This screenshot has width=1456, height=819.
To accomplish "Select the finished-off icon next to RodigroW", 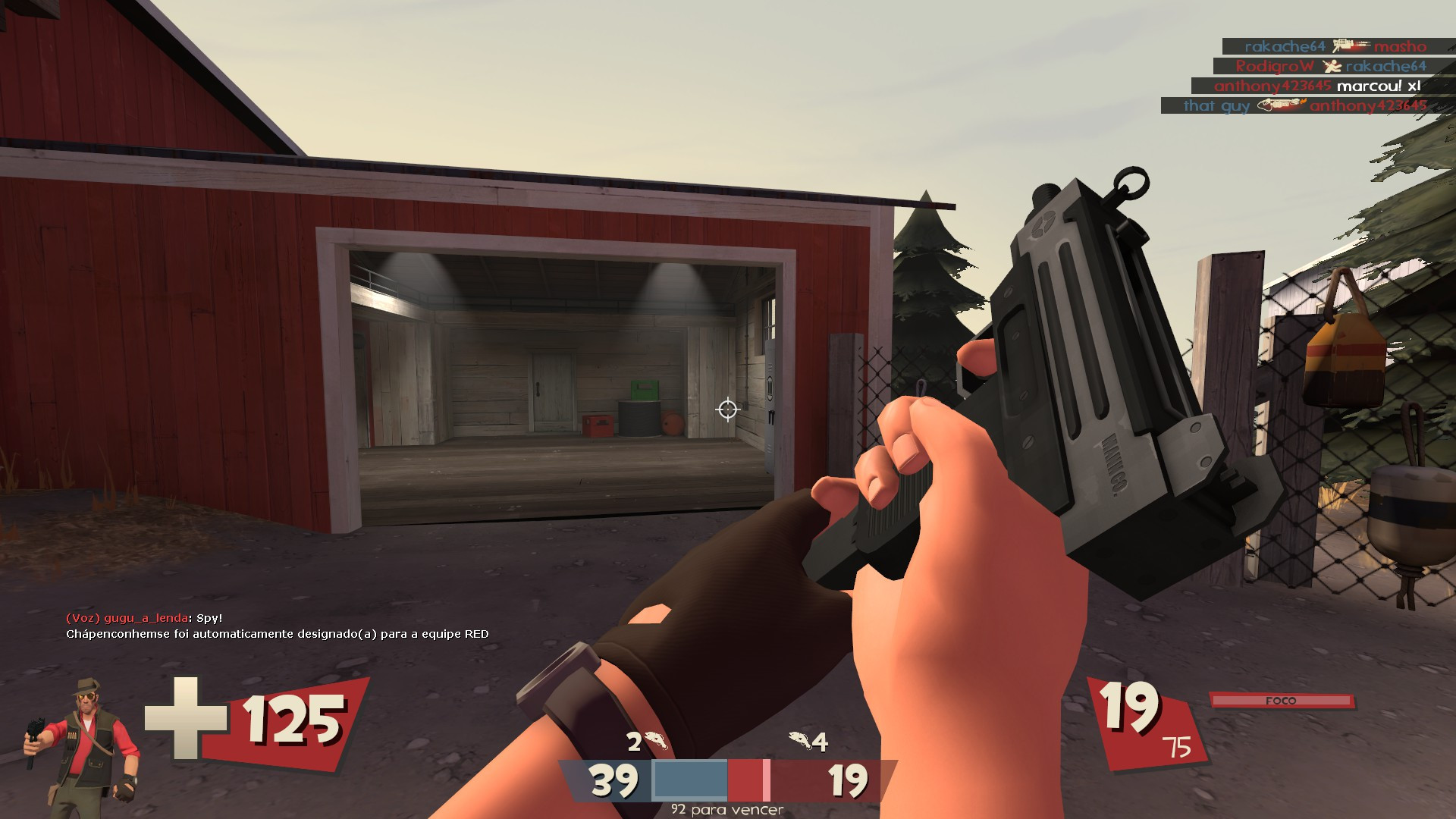I will [1332, 66].
